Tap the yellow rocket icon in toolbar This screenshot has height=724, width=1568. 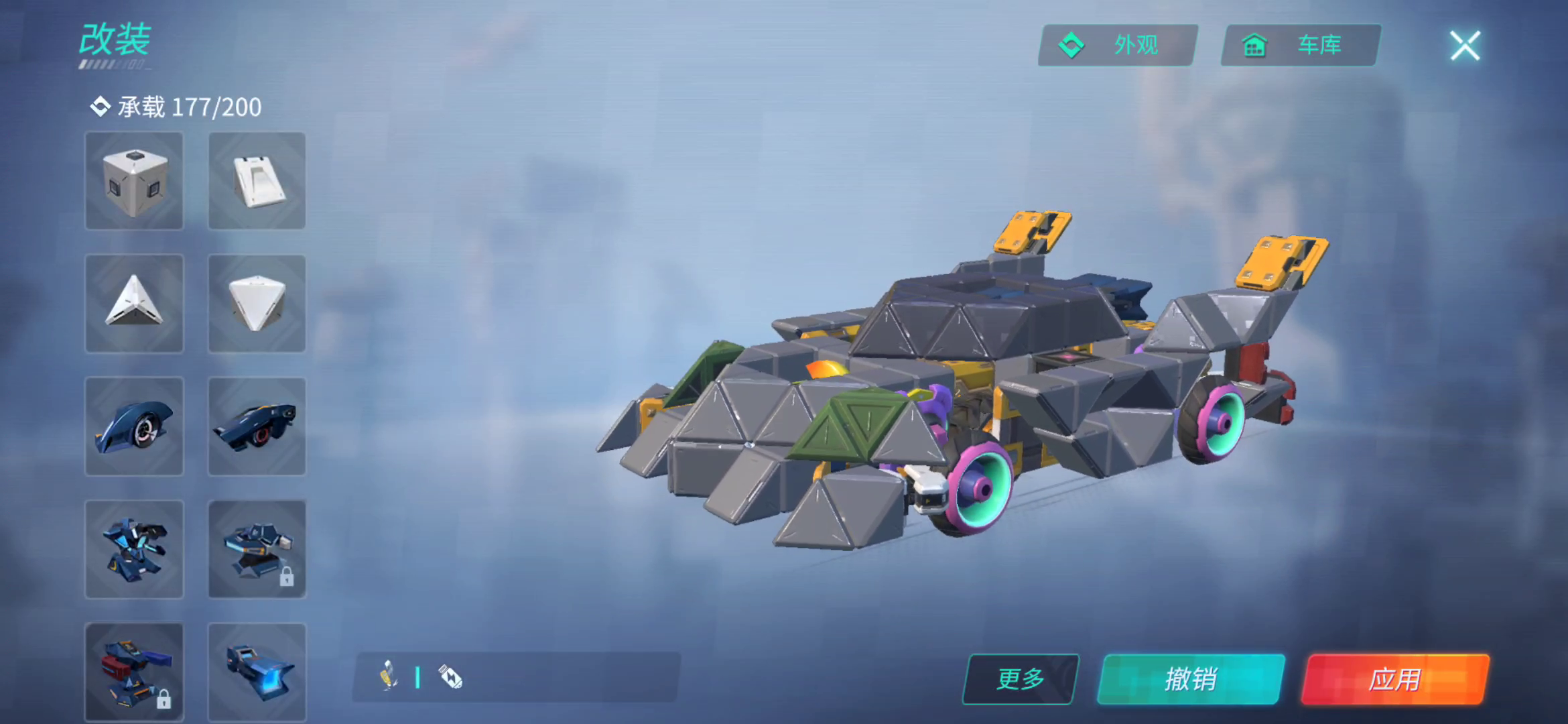(389, 676)
